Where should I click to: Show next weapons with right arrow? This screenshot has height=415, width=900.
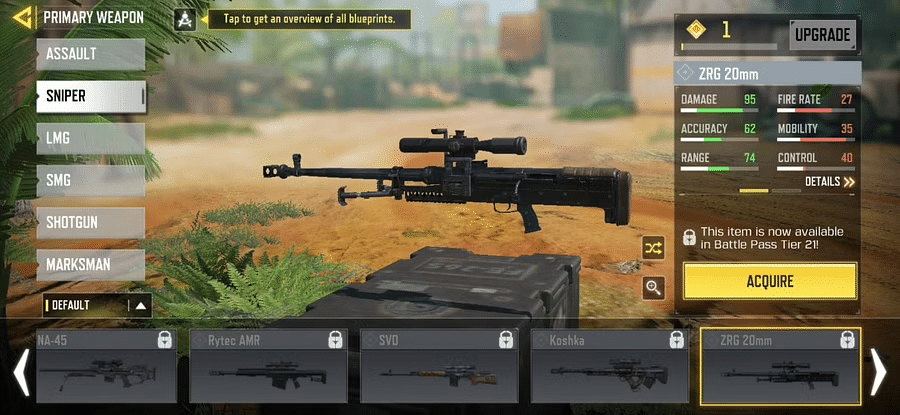(x=878, y=372)
